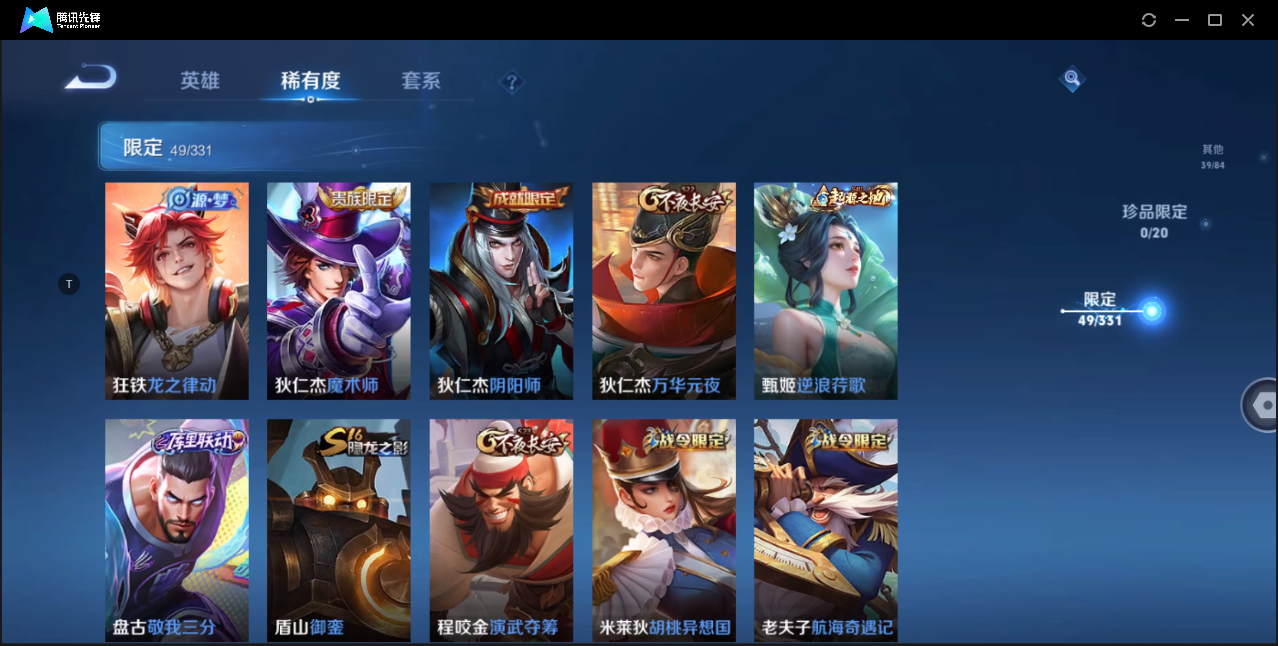1278x646 pixels.
Task: Jump to the 其他 rarity section
Action: (1212, 156)
